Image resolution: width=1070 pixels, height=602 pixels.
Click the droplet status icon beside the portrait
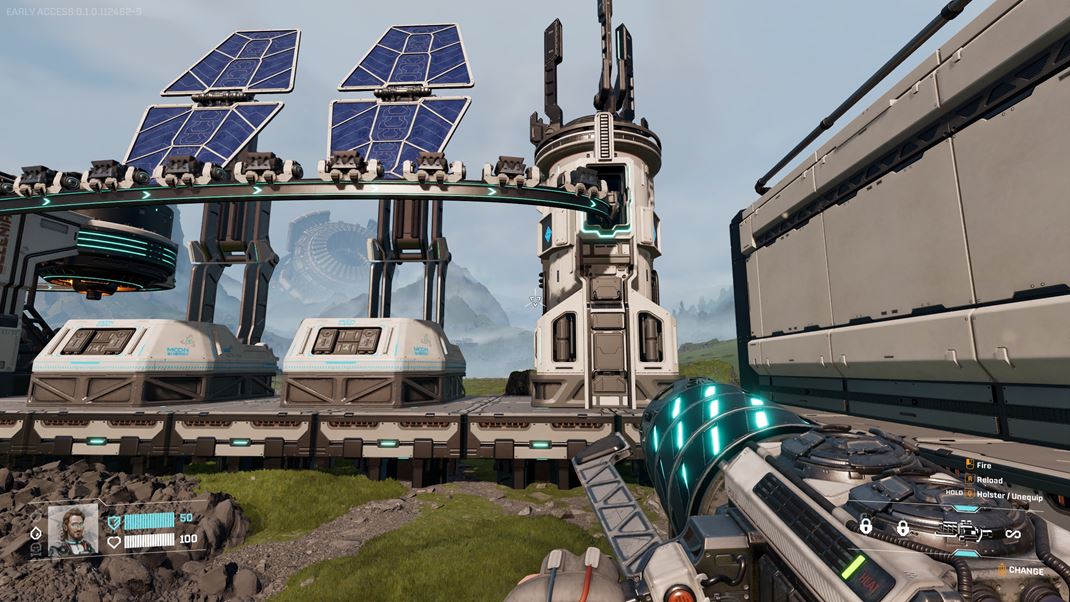click(x=37, y=533)
